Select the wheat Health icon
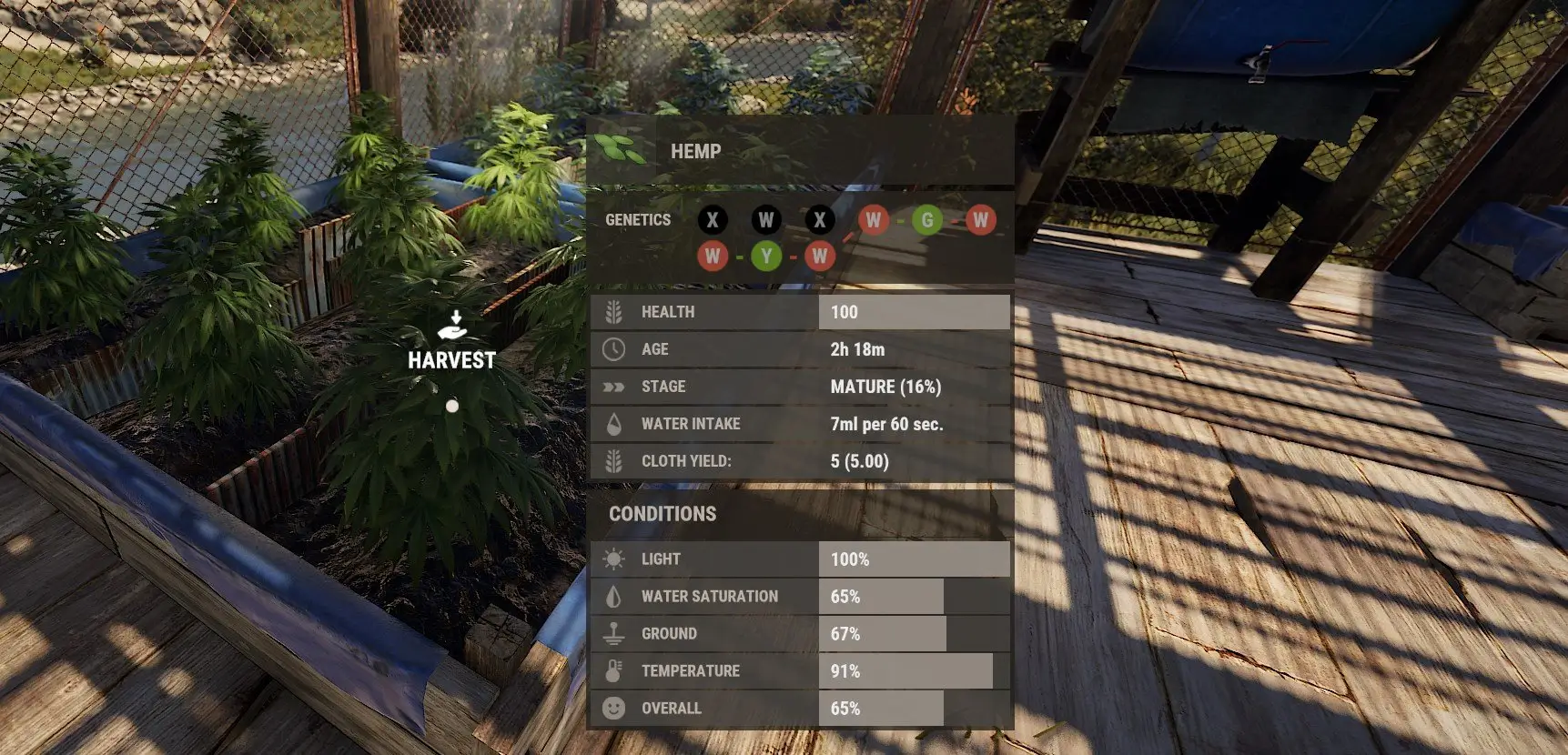The height and width of the screenshot is (755, 1568). (x=614, y=311)
